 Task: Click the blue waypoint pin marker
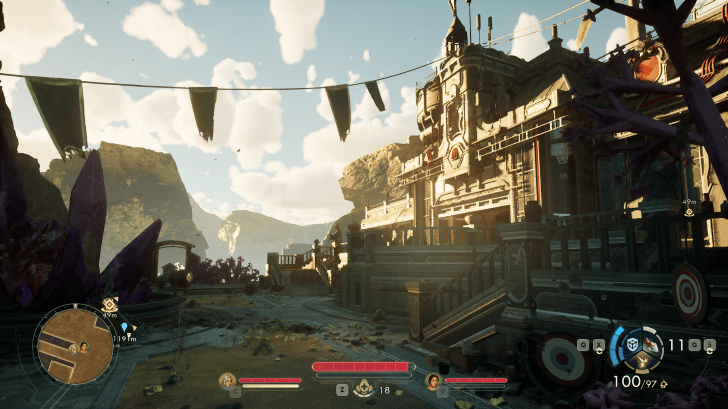click(x=125, y=327)
